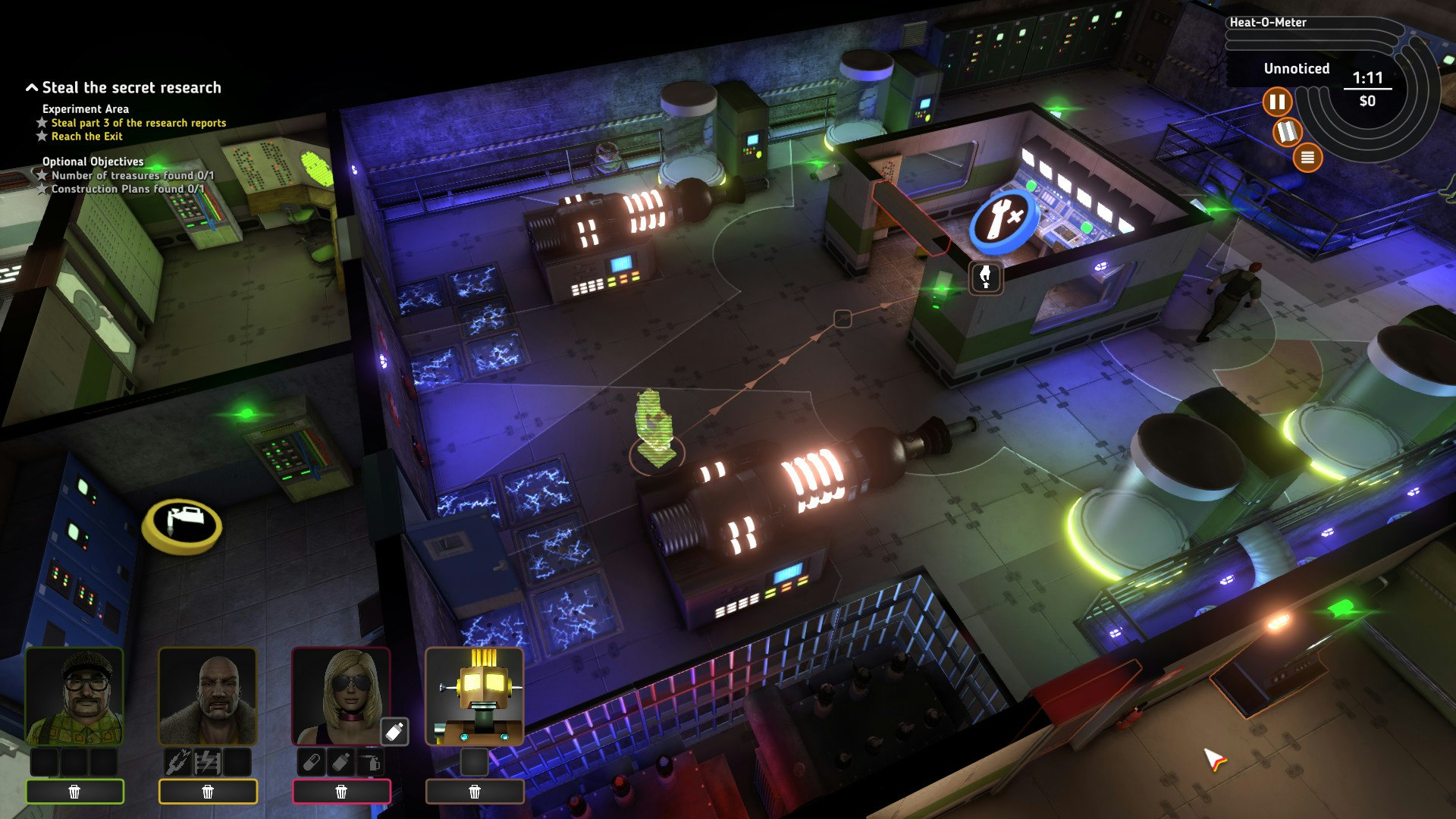Activate the blue wrench action marker
This screenshot has height=819, width=1456.
pyautogui.click(x=1003, y=219)
